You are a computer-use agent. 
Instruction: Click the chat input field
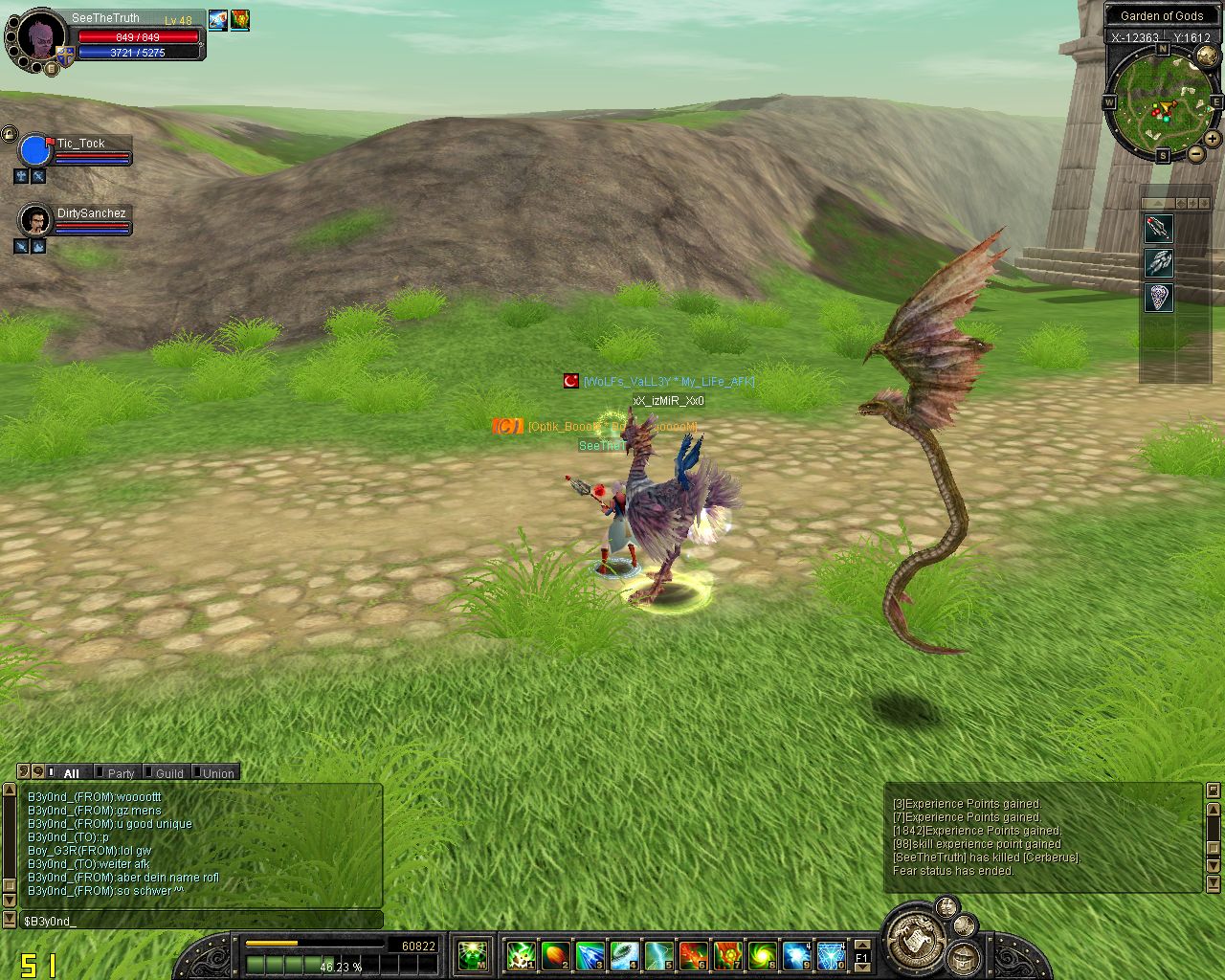click(201, 921)
